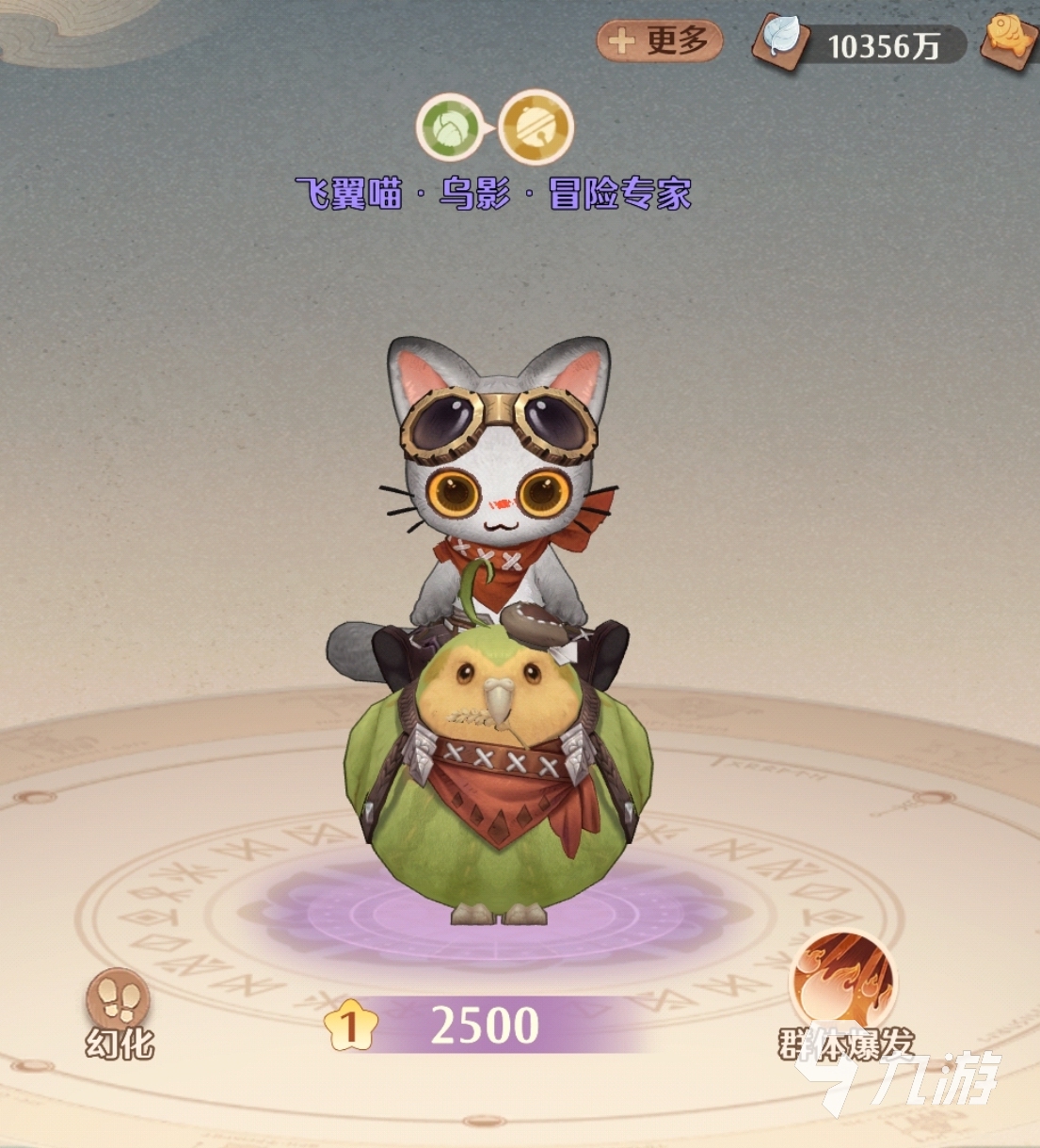This screenshot has width=1040, height=1148.
Task: Select the green leaf attribute icon
Action: (x=451, y=127)
